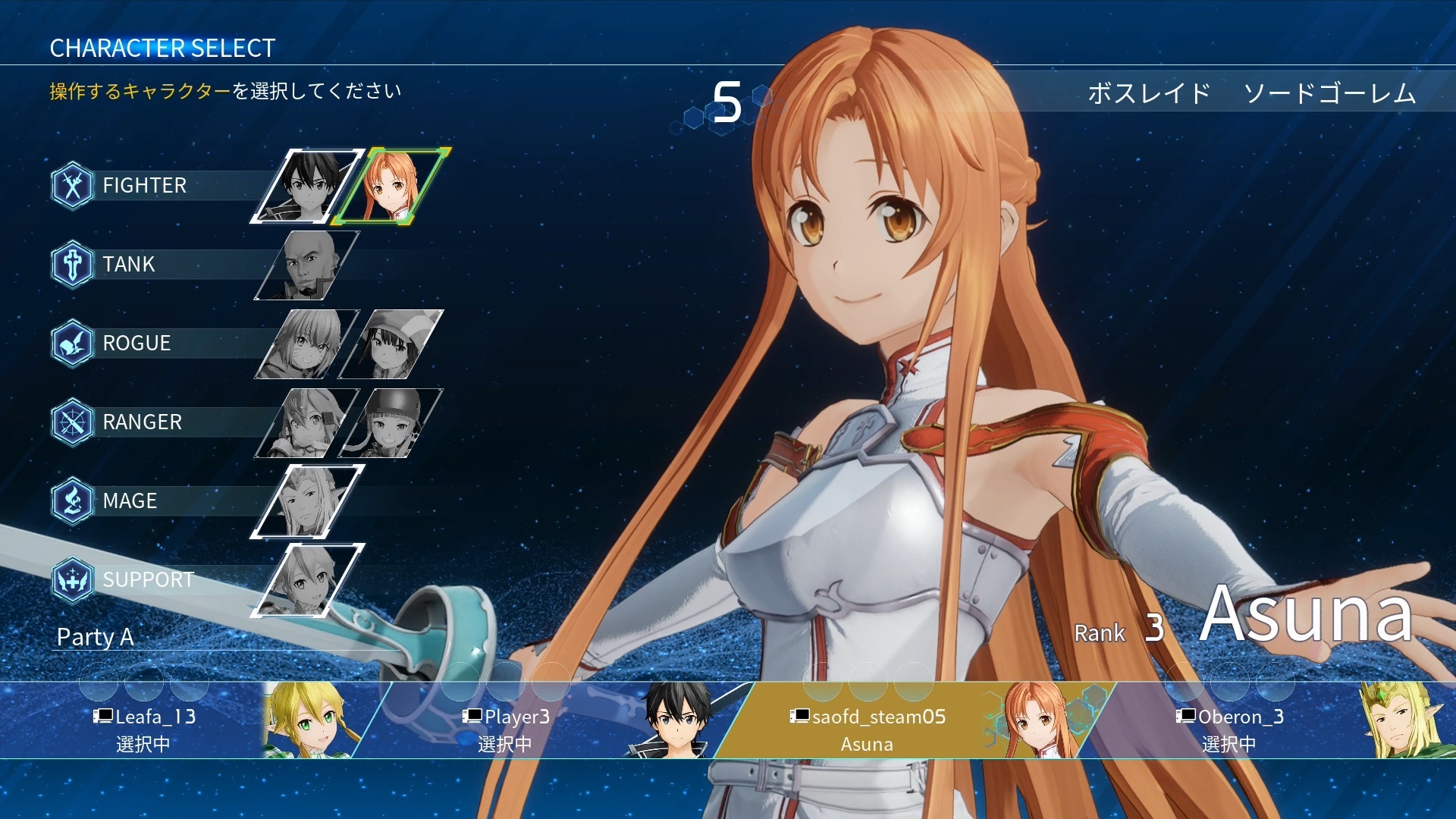Select the Support character portrait
This screenshot has height=819, width=1456.
(x=307, y=580)
